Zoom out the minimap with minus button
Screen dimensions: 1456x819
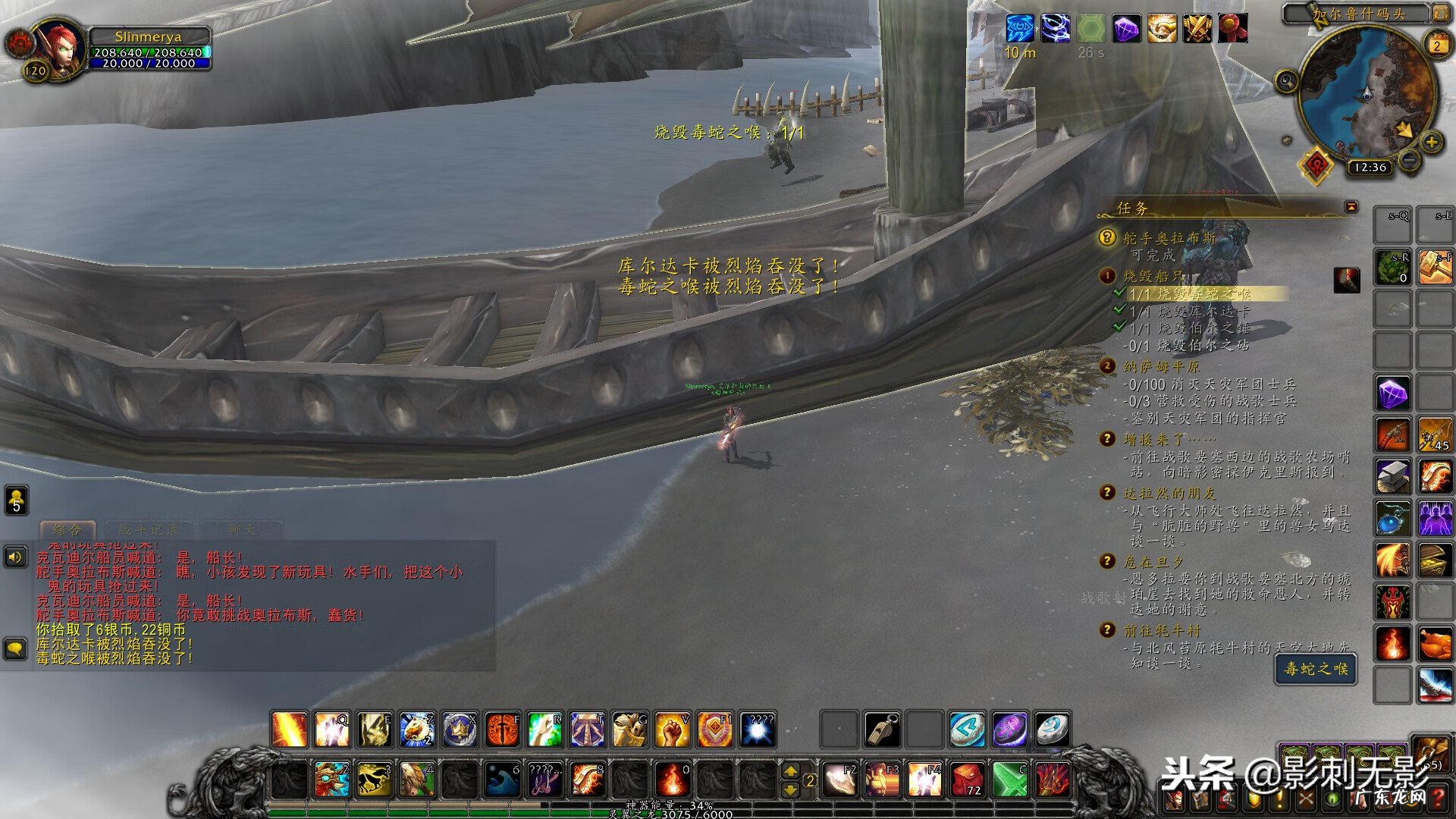click(1409, 160)
